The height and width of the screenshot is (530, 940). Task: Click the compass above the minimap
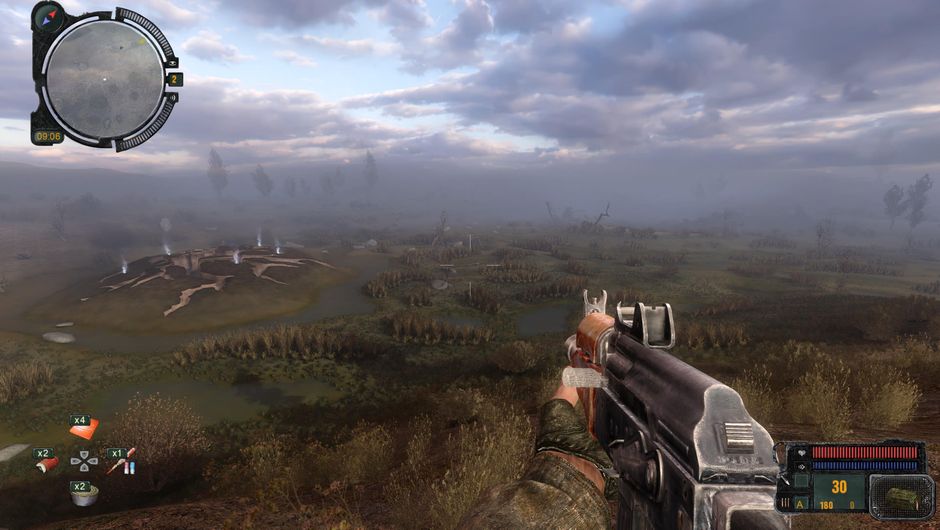pyautogui.click(x=48, y=15)
